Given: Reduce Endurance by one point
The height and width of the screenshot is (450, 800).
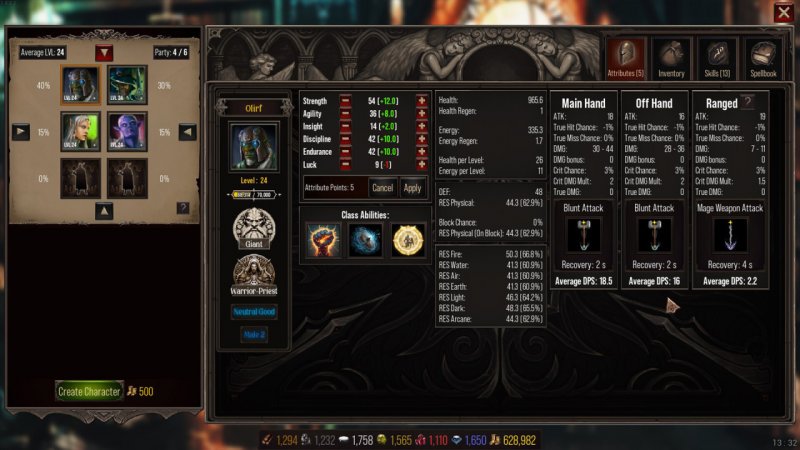Looking at the screenshot, I should coord(345,152).
